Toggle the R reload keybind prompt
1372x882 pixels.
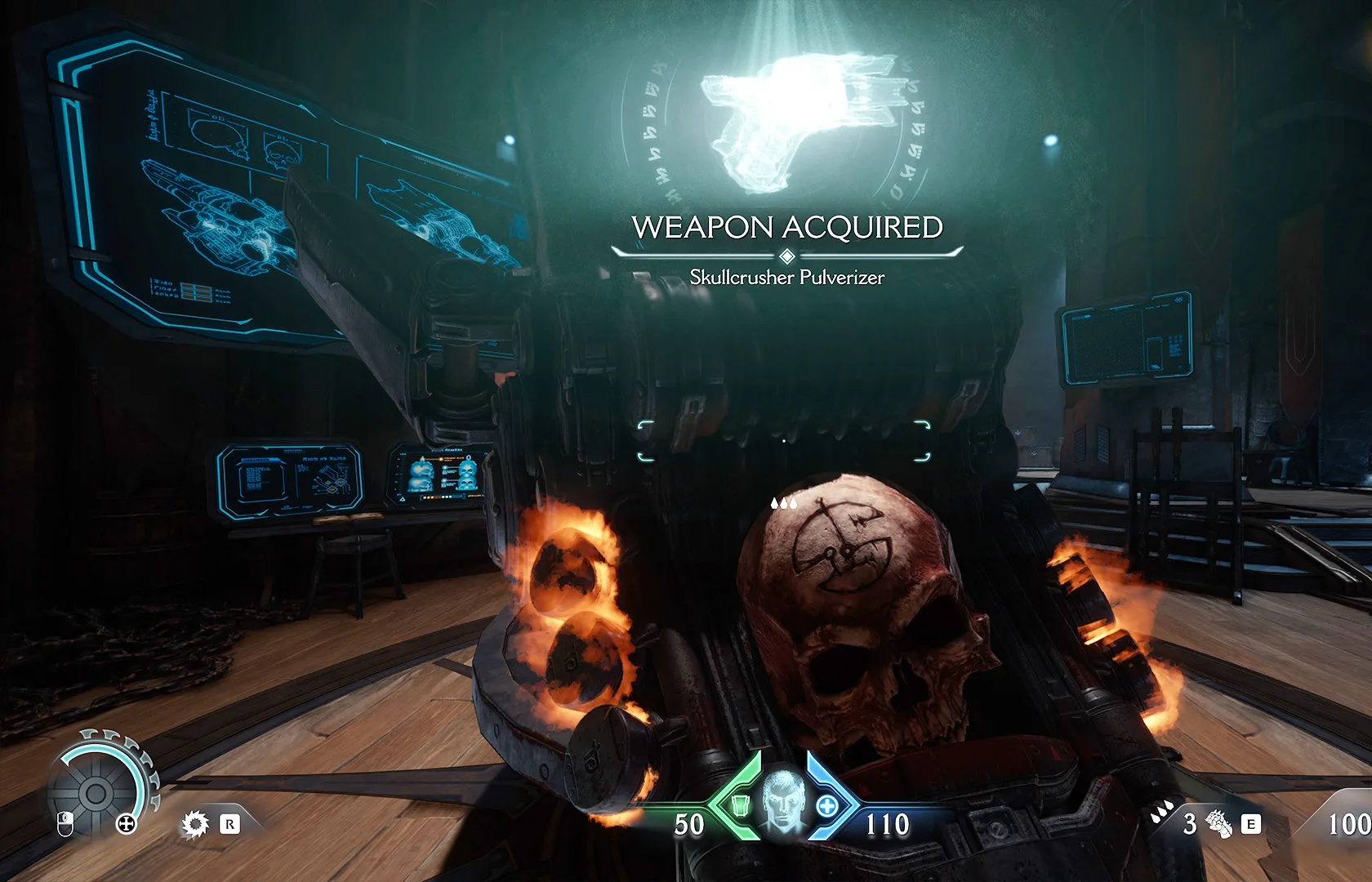(x=230, y=825)
